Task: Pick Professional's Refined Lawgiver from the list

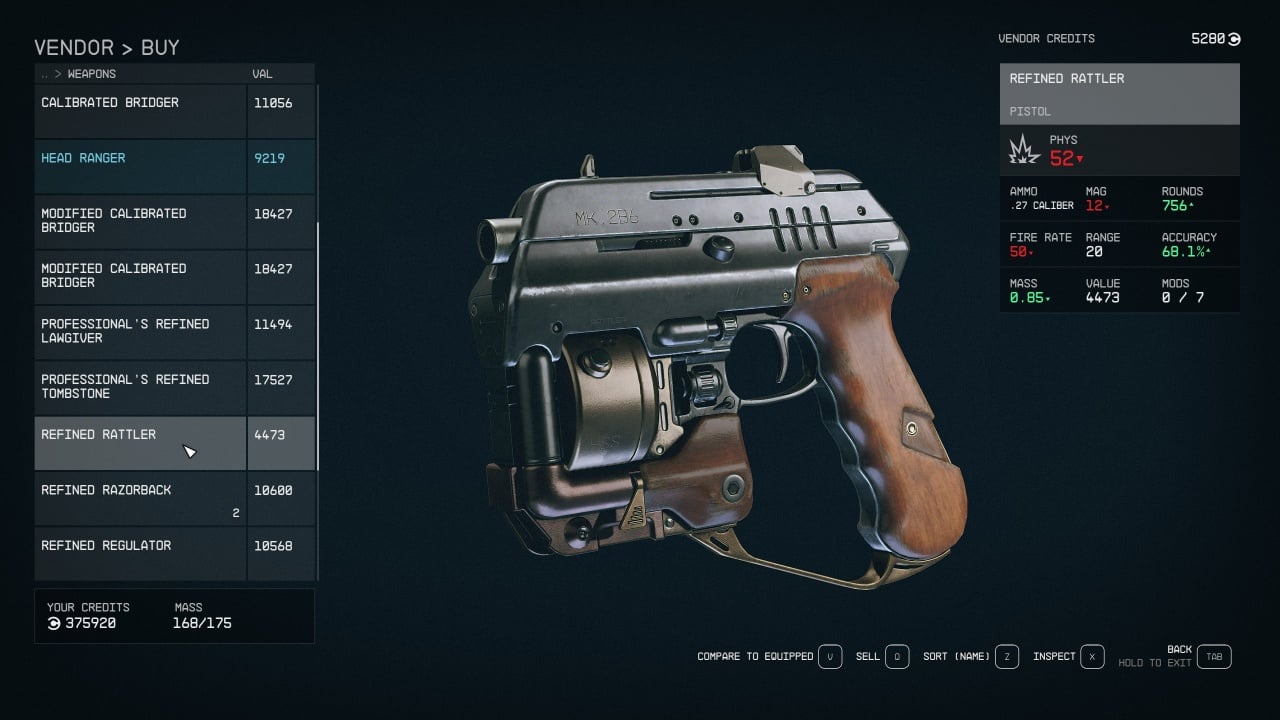Action: 140,332
